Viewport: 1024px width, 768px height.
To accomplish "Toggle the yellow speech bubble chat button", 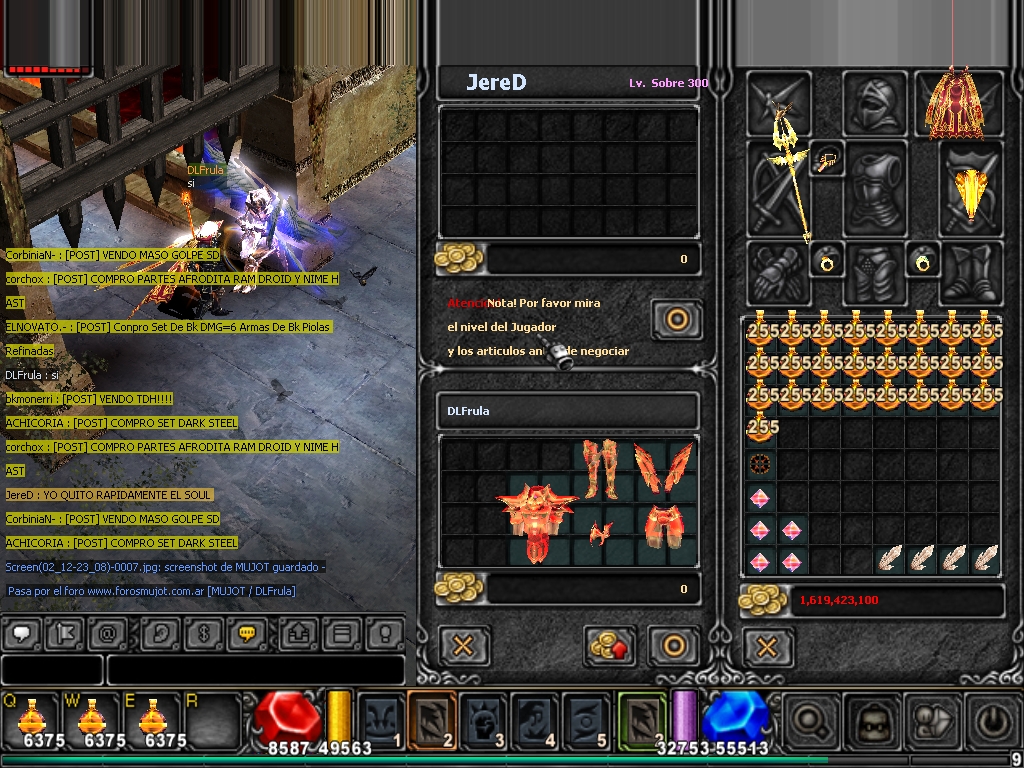I will coord(245,633).
